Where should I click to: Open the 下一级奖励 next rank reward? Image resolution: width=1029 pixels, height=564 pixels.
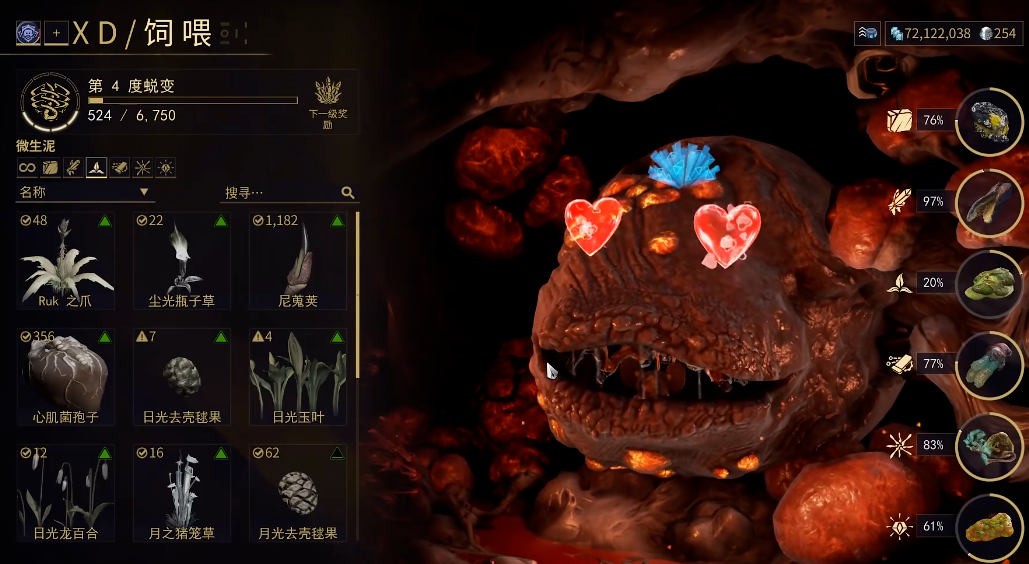328,103
